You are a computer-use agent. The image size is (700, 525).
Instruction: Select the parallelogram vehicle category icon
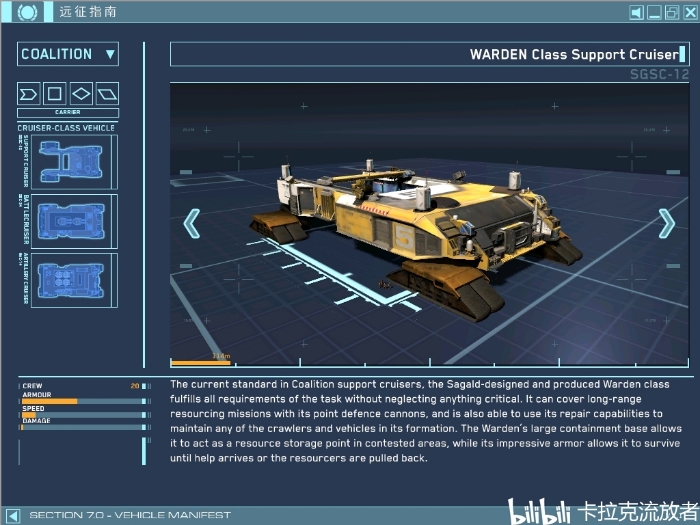107,94
